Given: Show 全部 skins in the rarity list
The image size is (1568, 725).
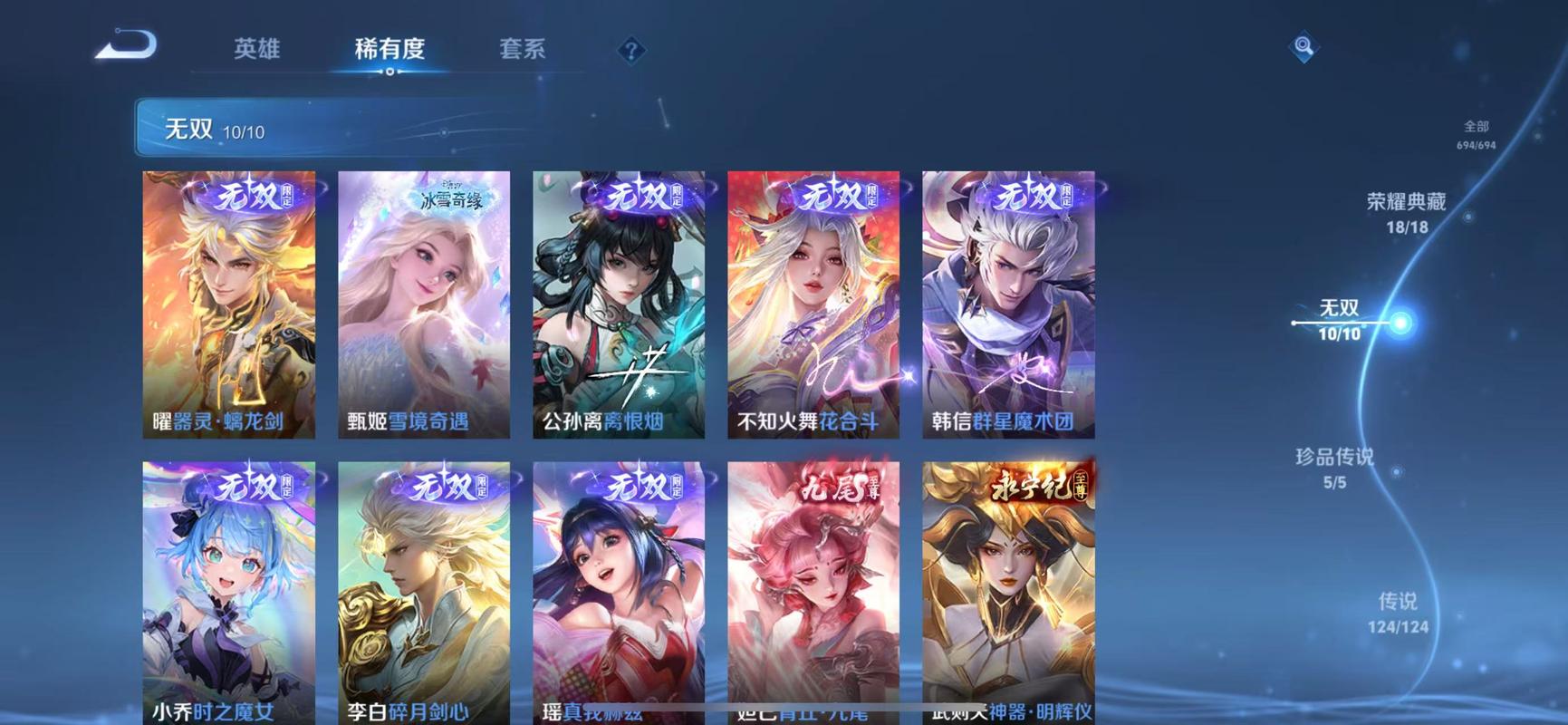Looking at the screenshot, I should [x=1476, y=134].
